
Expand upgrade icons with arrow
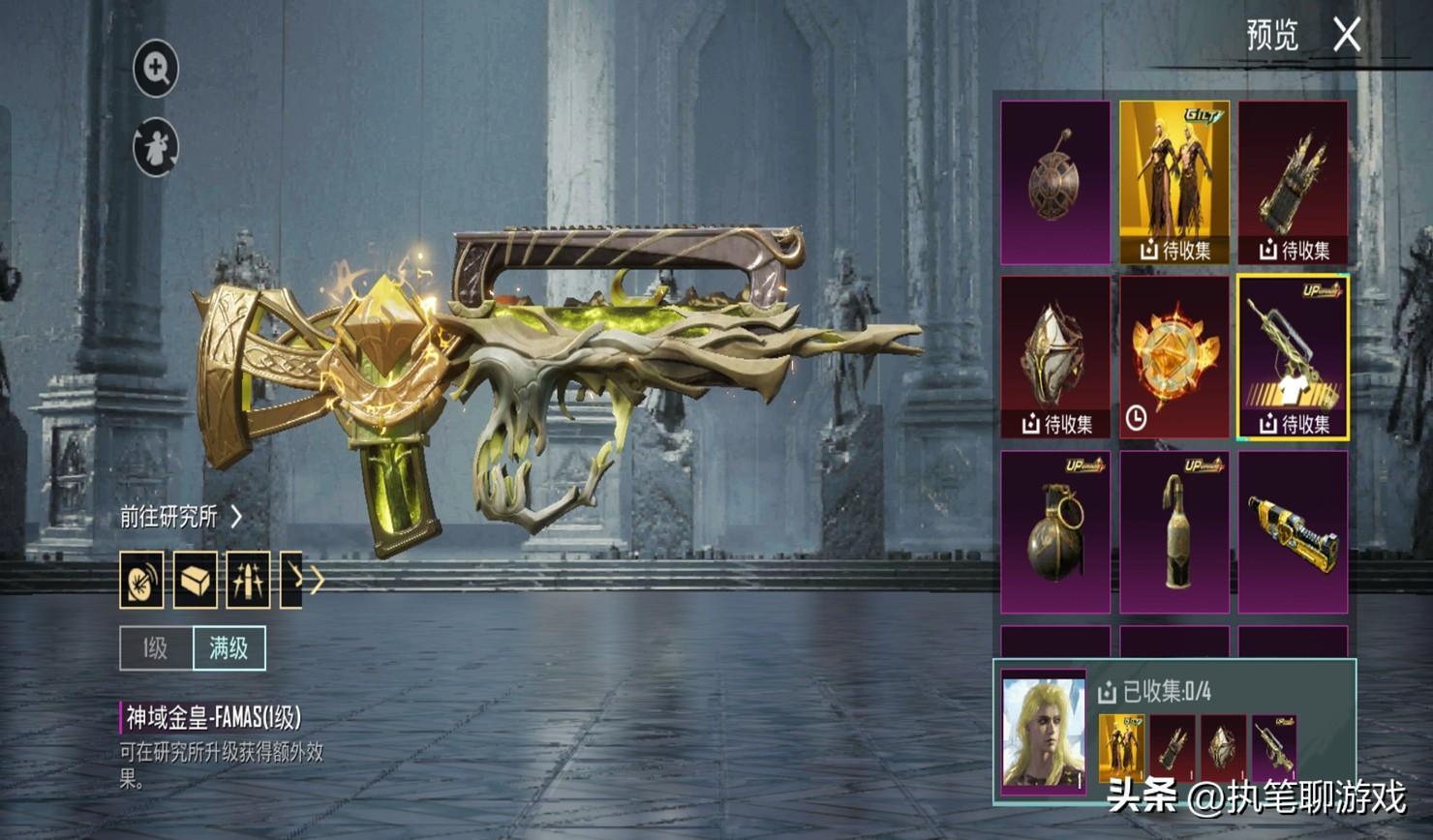pos(316,580)
